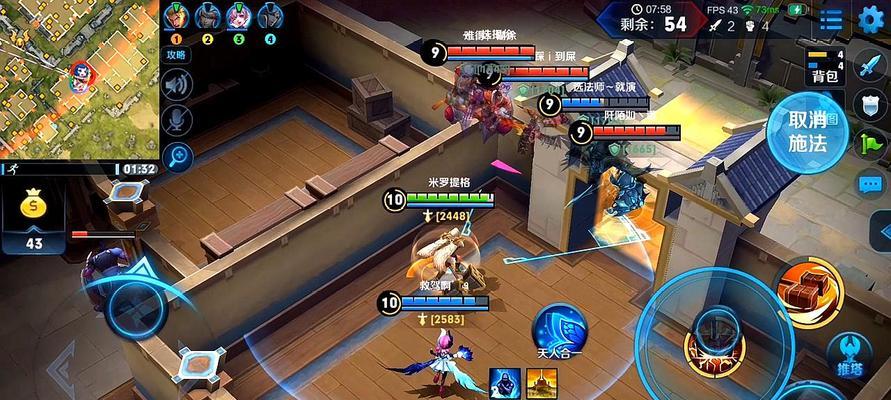891x400 pixels.
Task: Activate the 天人合一 skill
Action: pyautogui.click(x=558, y=330)
